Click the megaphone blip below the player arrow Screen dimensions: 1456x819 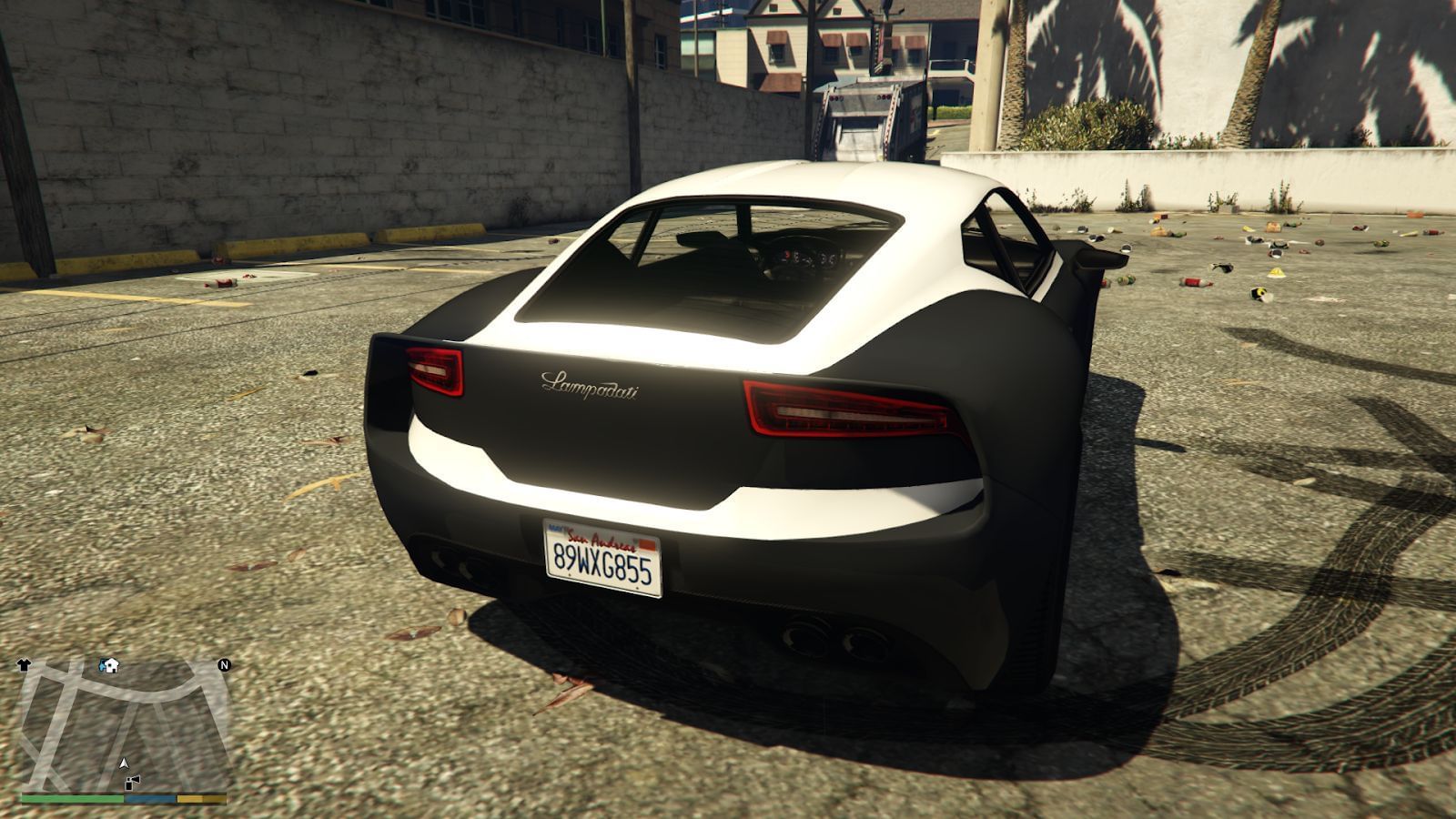131,783
